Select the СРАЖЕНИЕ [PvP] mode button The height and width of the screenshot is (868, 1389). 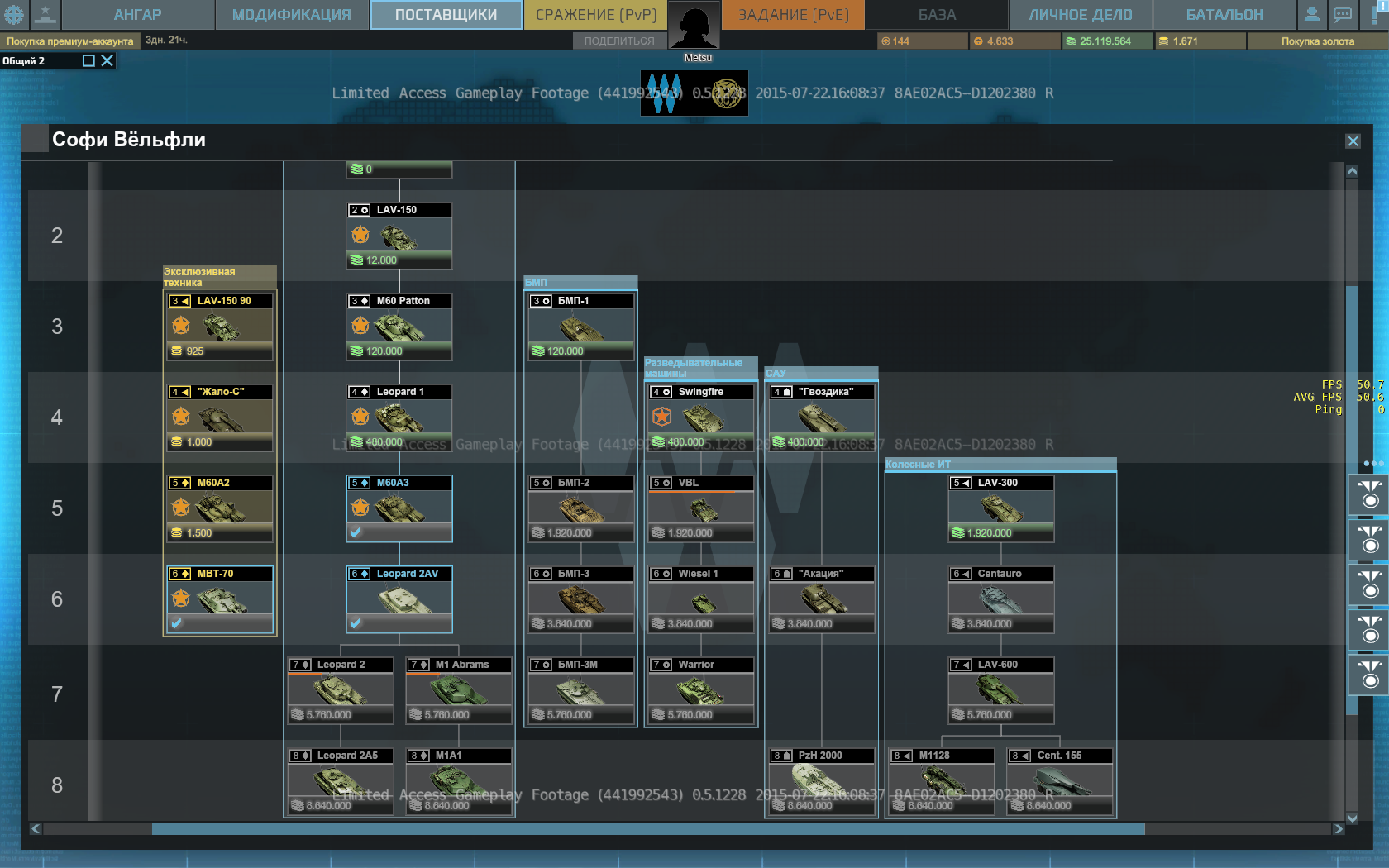tap(595, 15)
